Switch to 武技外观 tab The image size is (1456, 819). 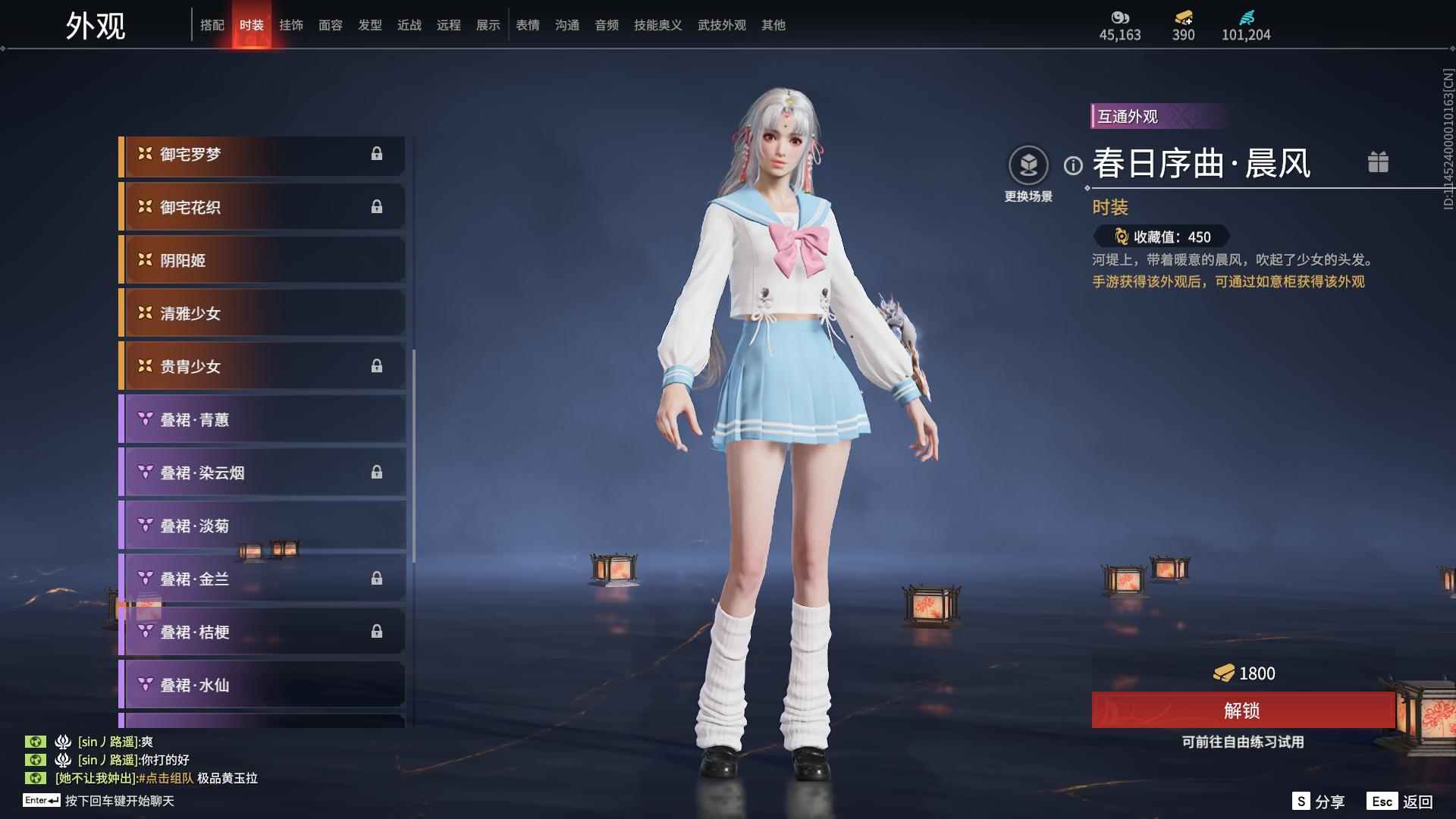tap(721, 25)
